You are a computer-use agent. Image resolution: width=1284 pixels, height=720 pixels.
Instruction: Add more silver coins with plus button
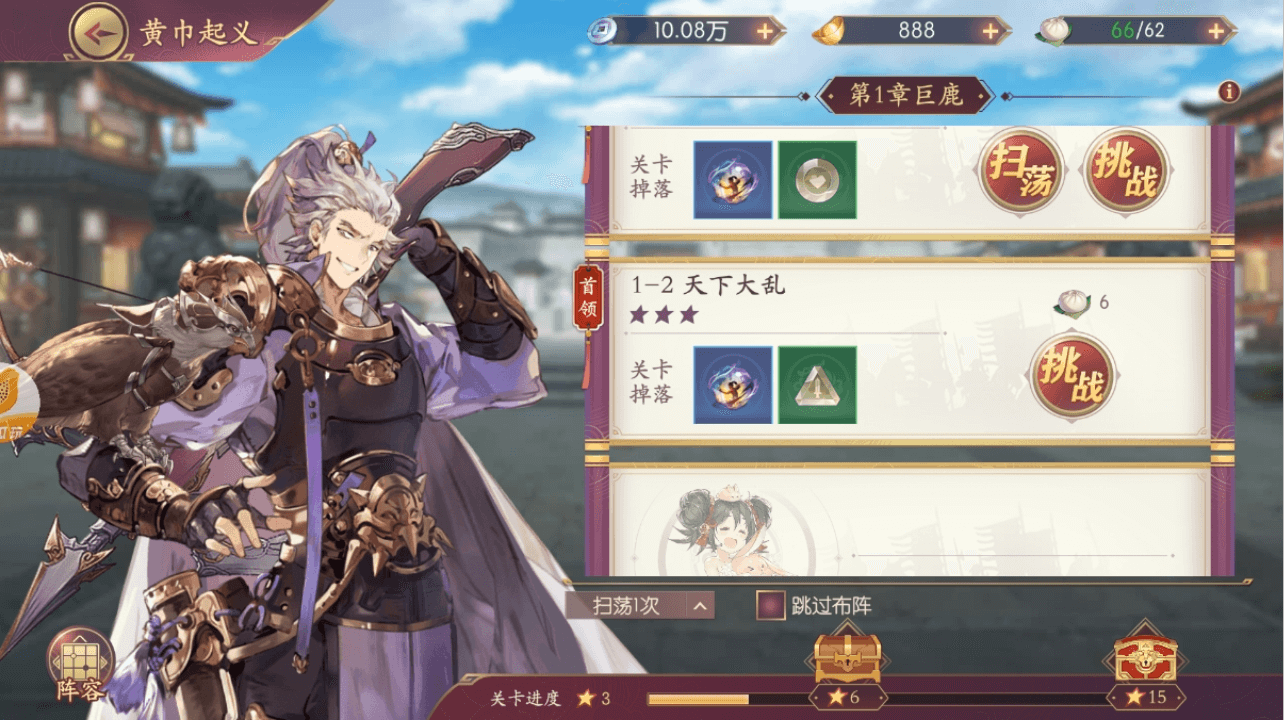pyautogui.click(x=765, y=31)
